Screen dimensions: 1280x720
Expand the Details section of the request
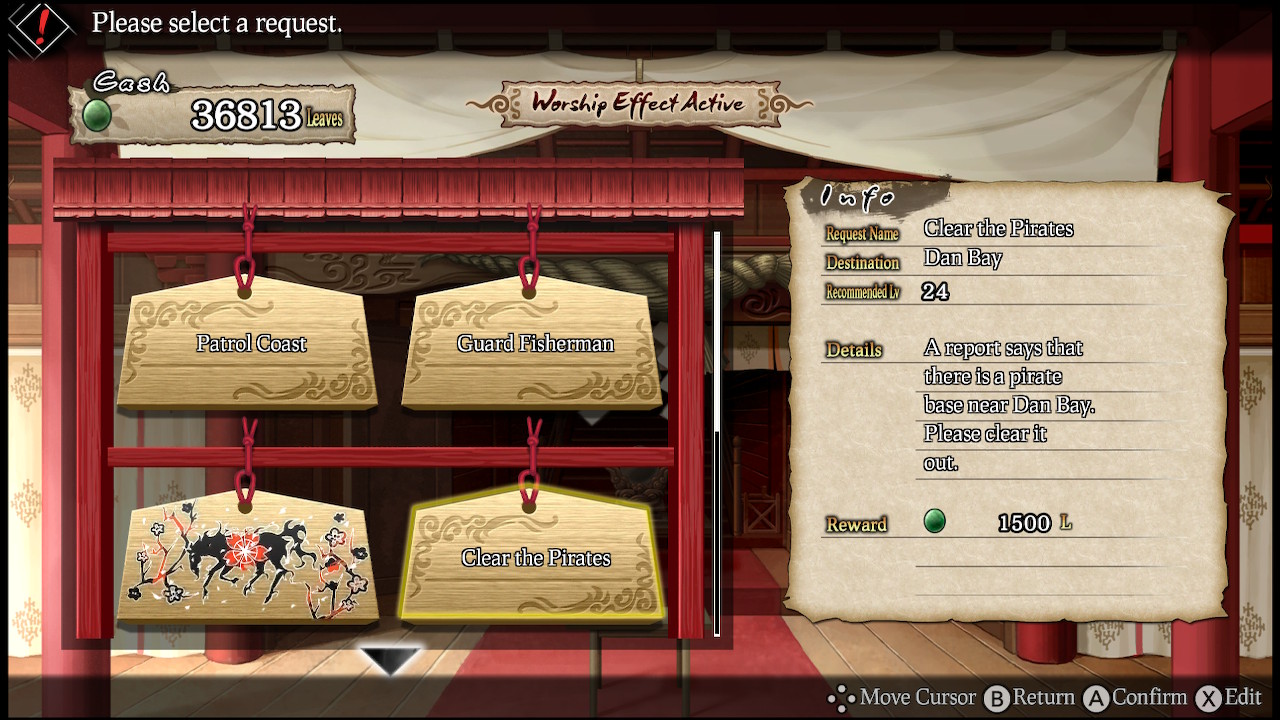(852, 350)
